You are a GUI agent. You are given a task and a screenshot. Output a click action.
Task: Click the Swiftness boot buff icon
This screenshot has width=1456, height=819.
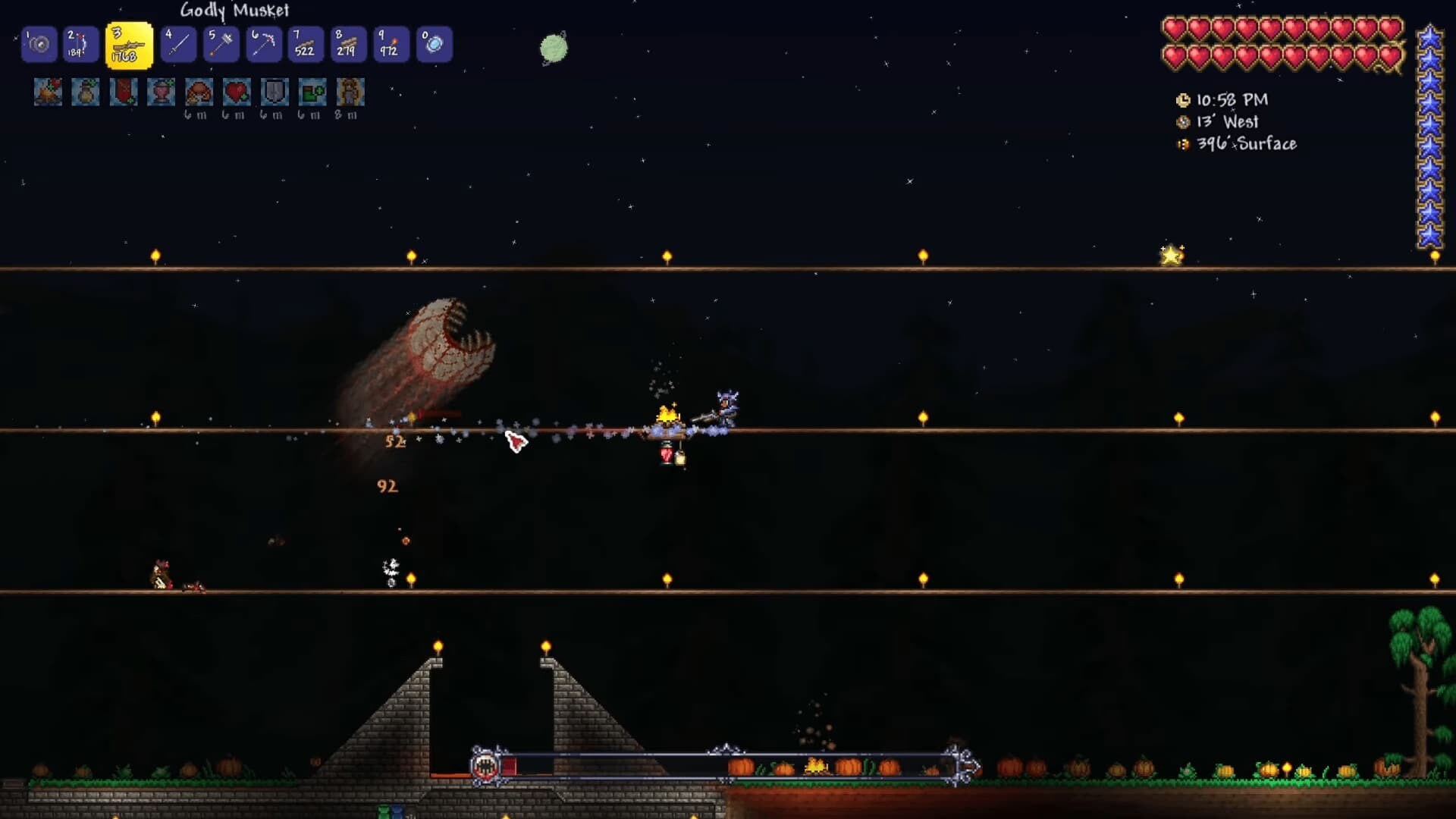click(312, 93)
